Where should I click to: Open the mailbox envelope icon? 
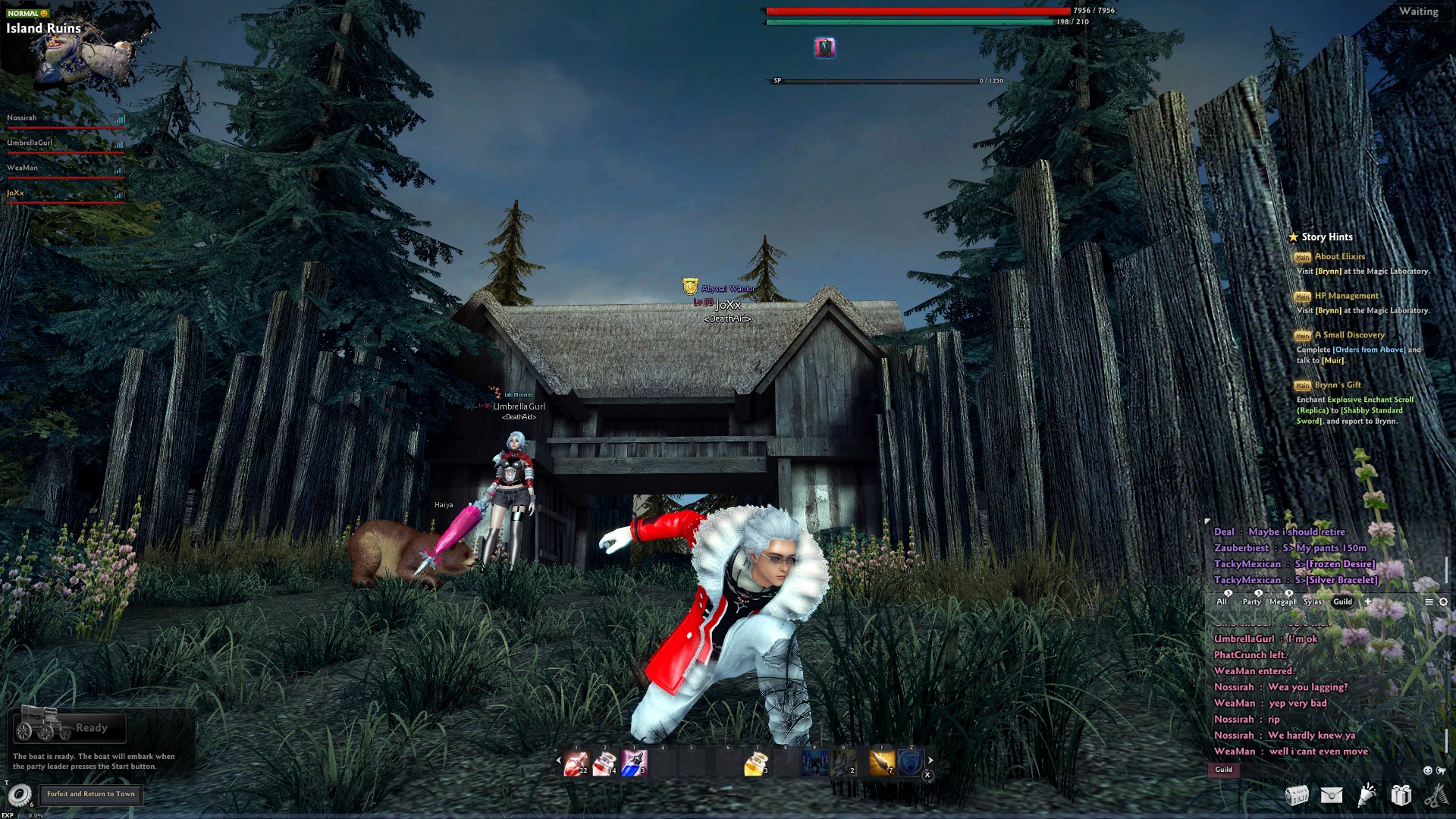[1332, 795]
